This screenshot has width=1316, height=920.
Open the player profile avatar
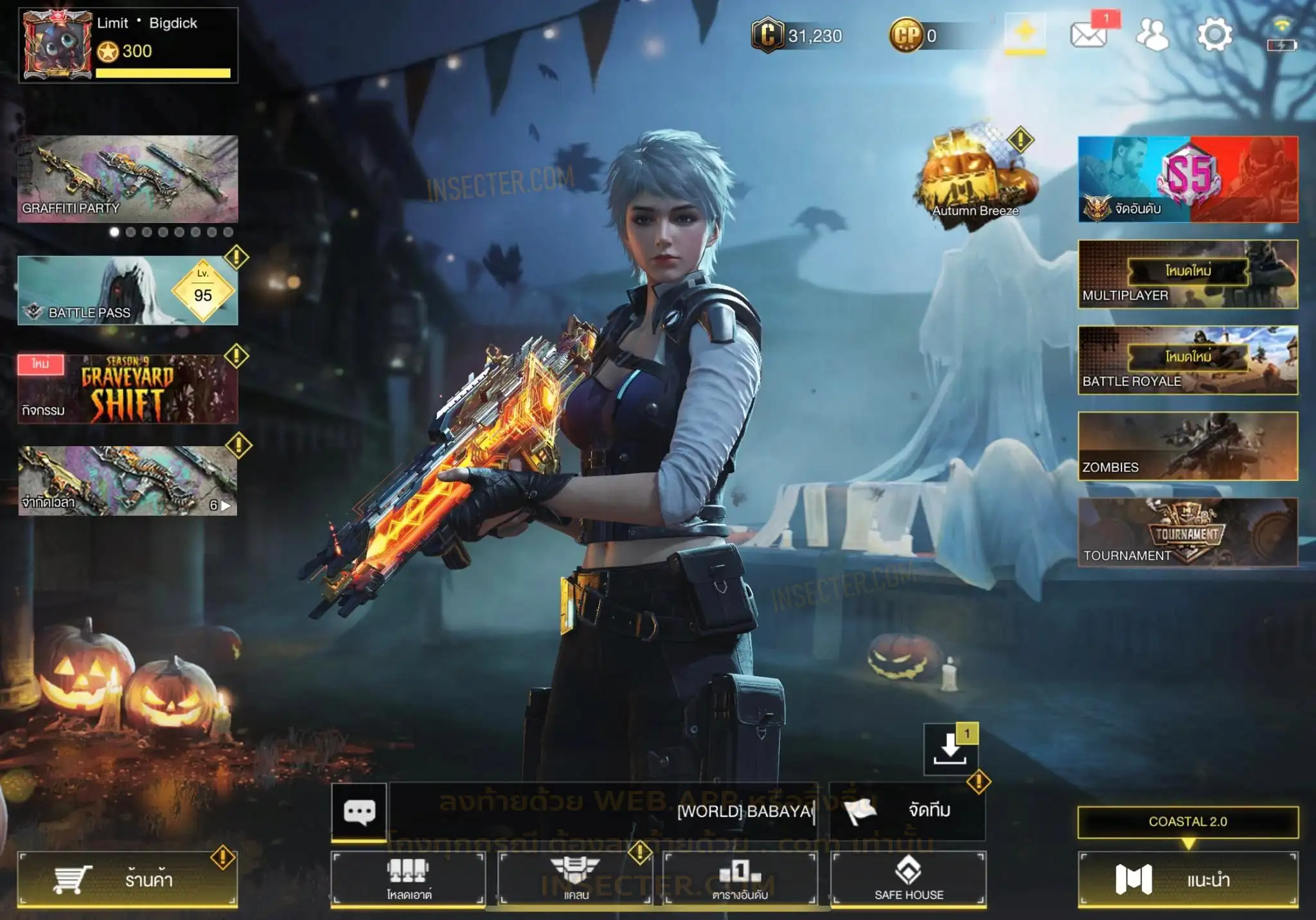(x=57, y=44)
